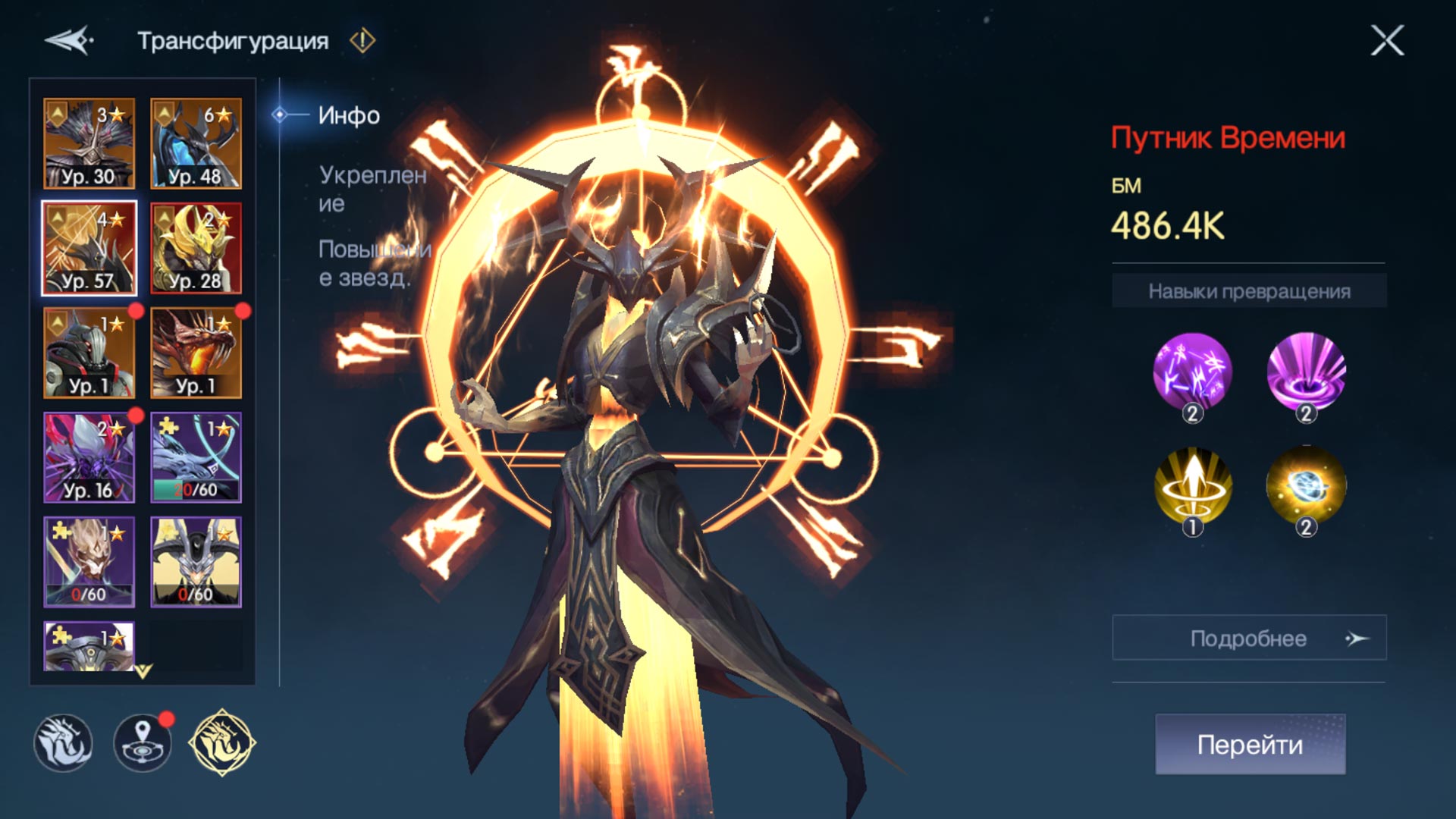Screen dimensions: 1456x819
Task: Choose the level 57 four-star transformation
Action: (89, 248)
